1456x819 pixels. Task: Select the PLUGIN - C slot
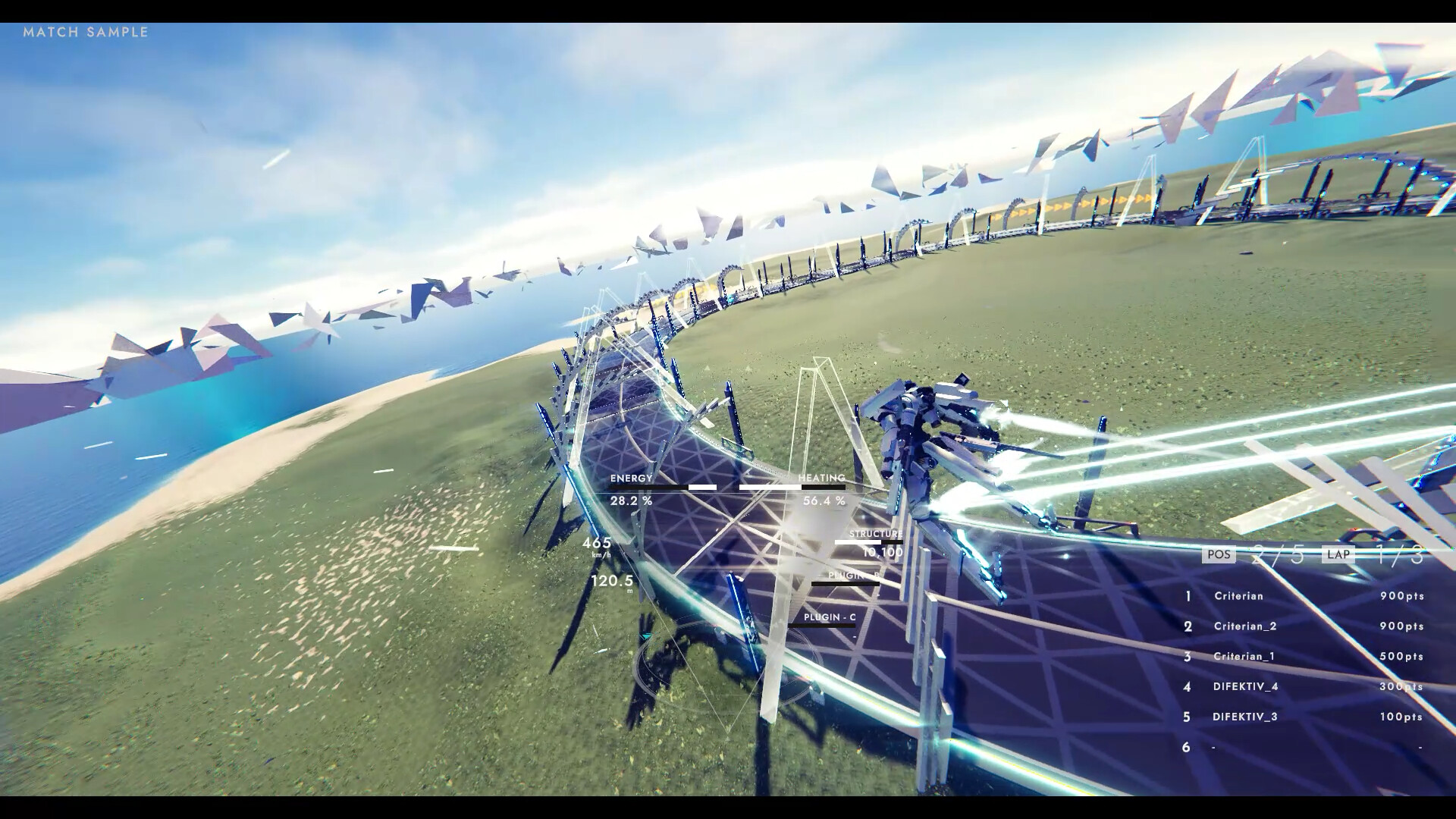tap(831, 618)
